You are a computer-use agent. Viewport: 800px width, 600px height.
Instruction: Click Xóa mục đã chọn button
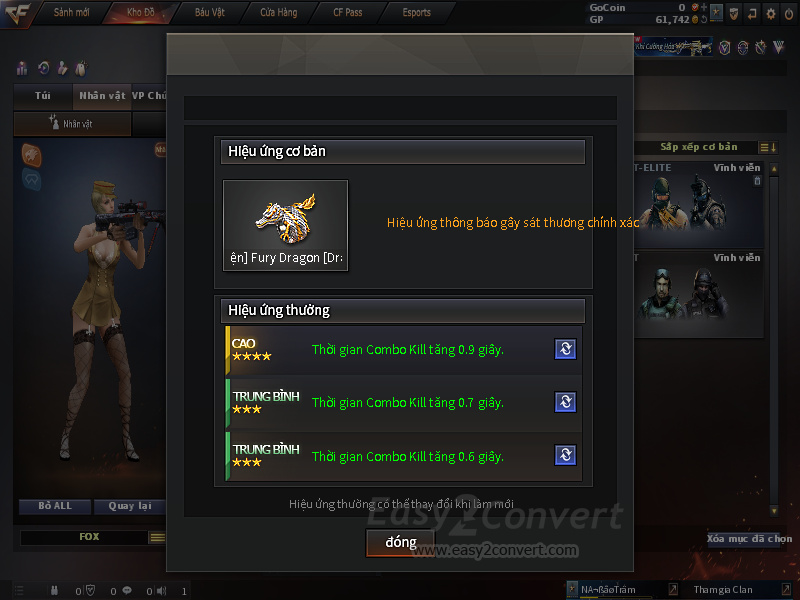point(749,539)
